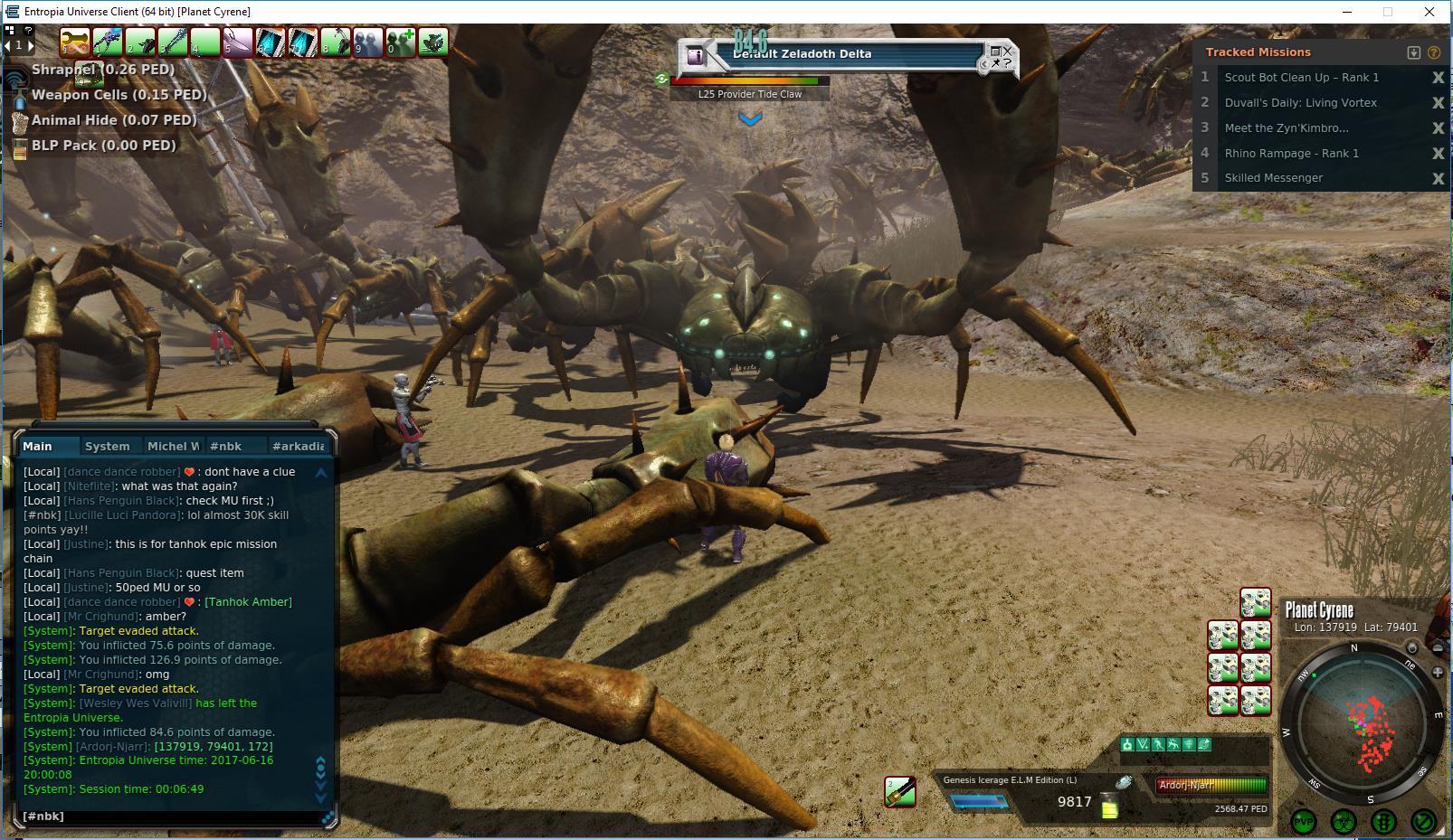The height and width of the screenshot is (840, 1453).
Task: Untrack the Scout Bot Clean Up mission
Action: [x=1438, y=78]
